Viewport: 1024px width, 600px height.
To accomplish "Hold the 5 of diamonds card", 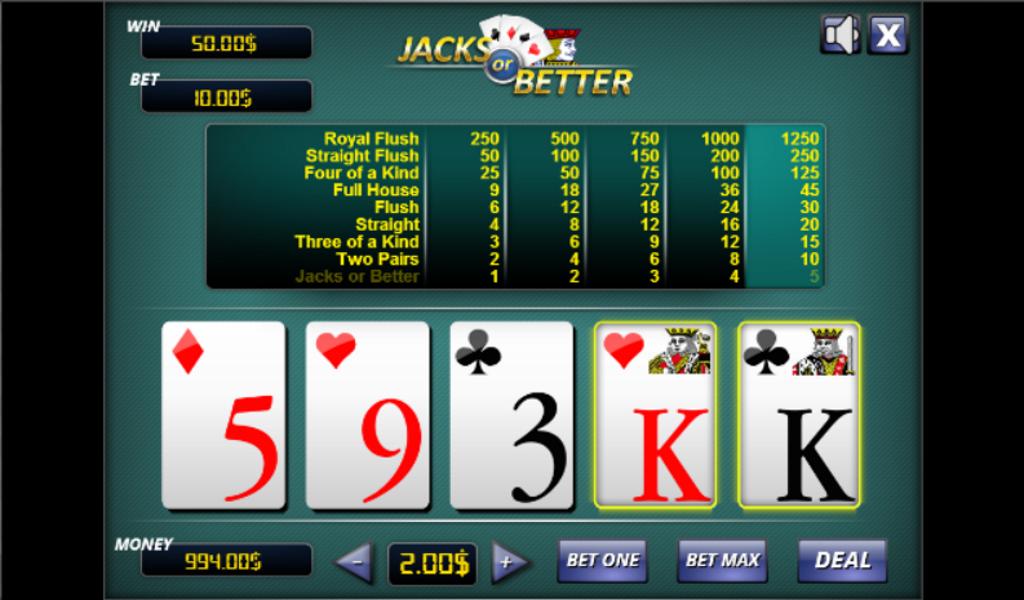I will (224, 415).
